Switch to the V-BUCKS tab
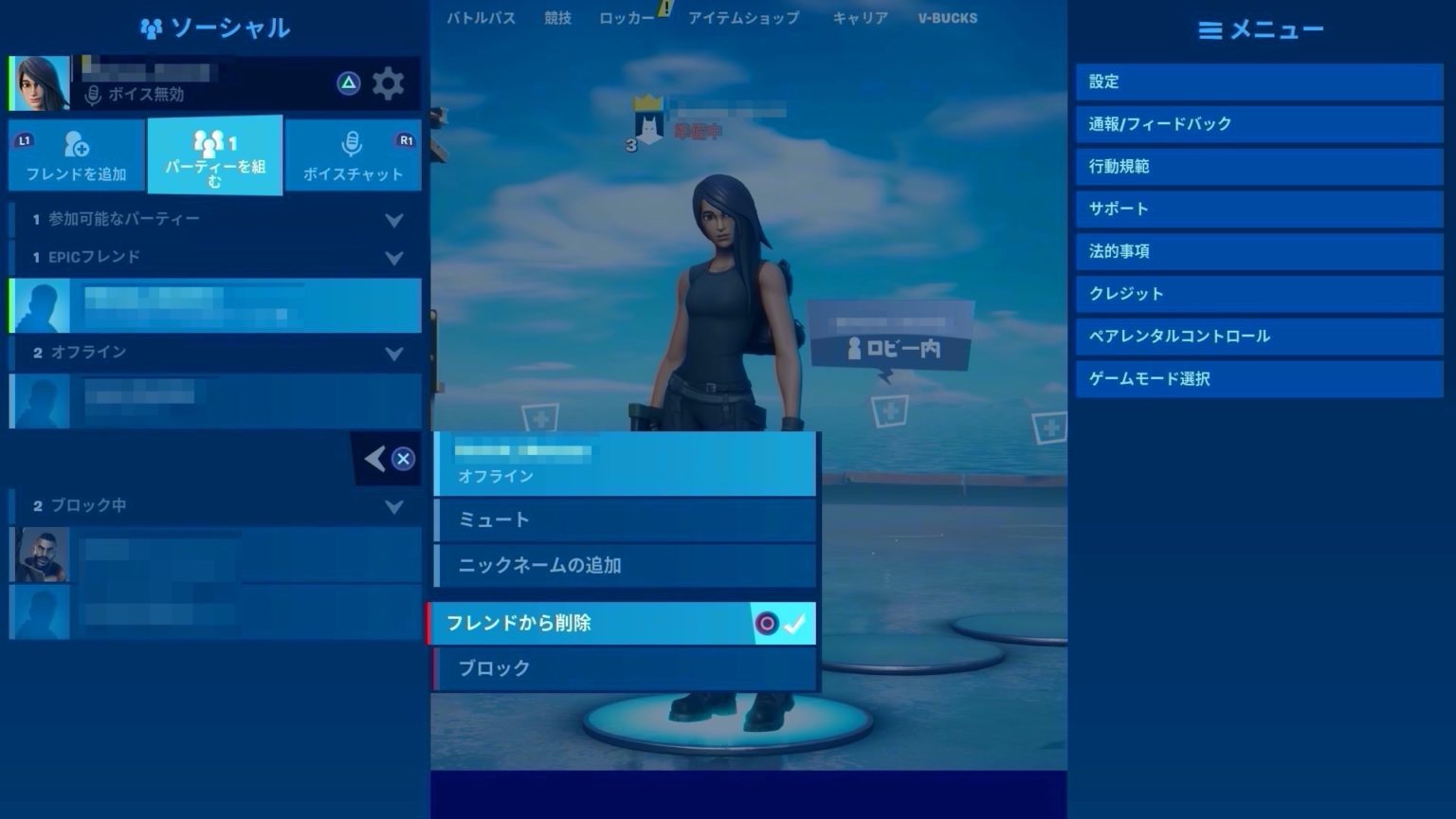 coord(947,17)
